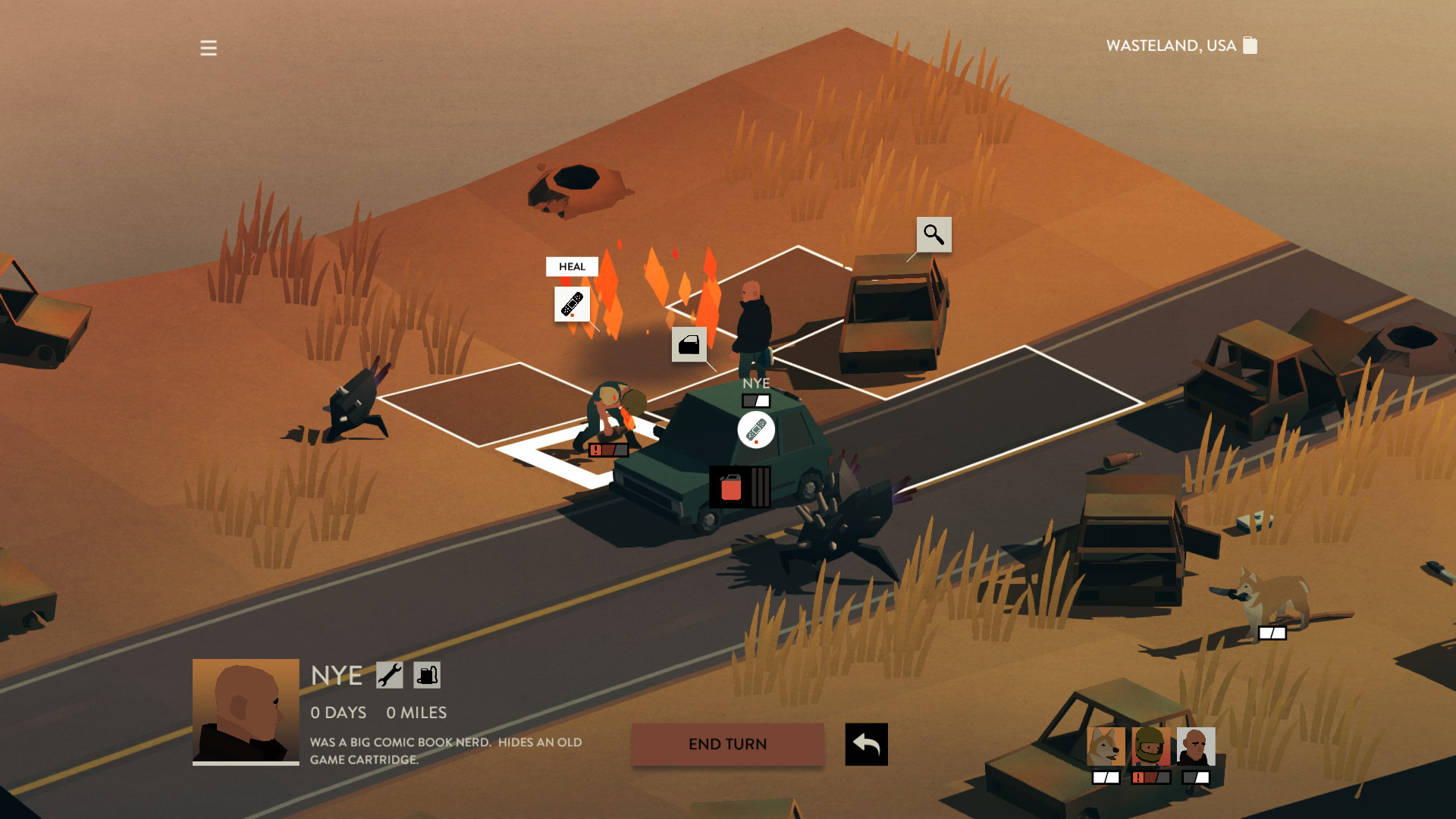Viewport: 1456px width, 819px height.
Task: Open the Wasteland, USA clipboard
Action: [1250, 45]
